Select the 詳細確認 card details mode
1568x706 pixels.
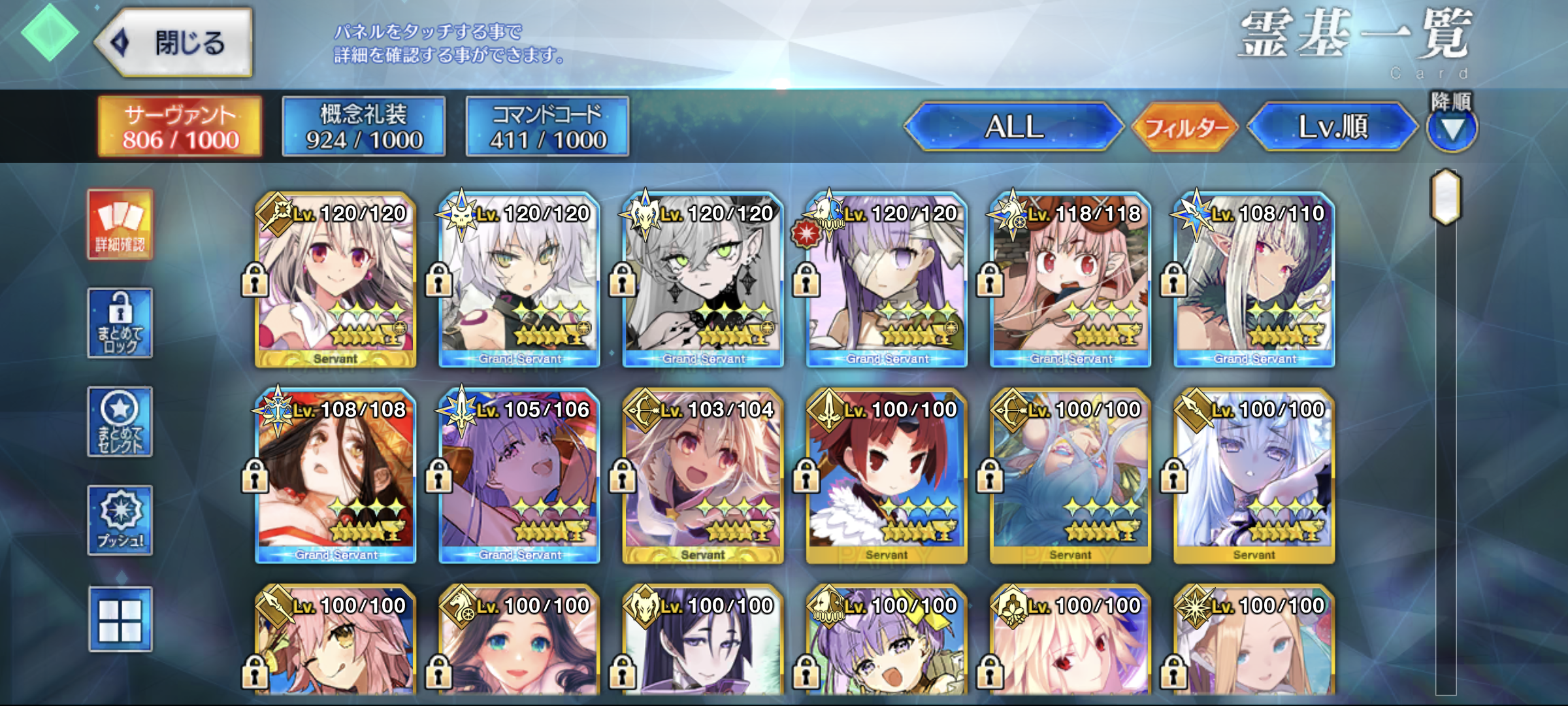click(x=120, y=225)
